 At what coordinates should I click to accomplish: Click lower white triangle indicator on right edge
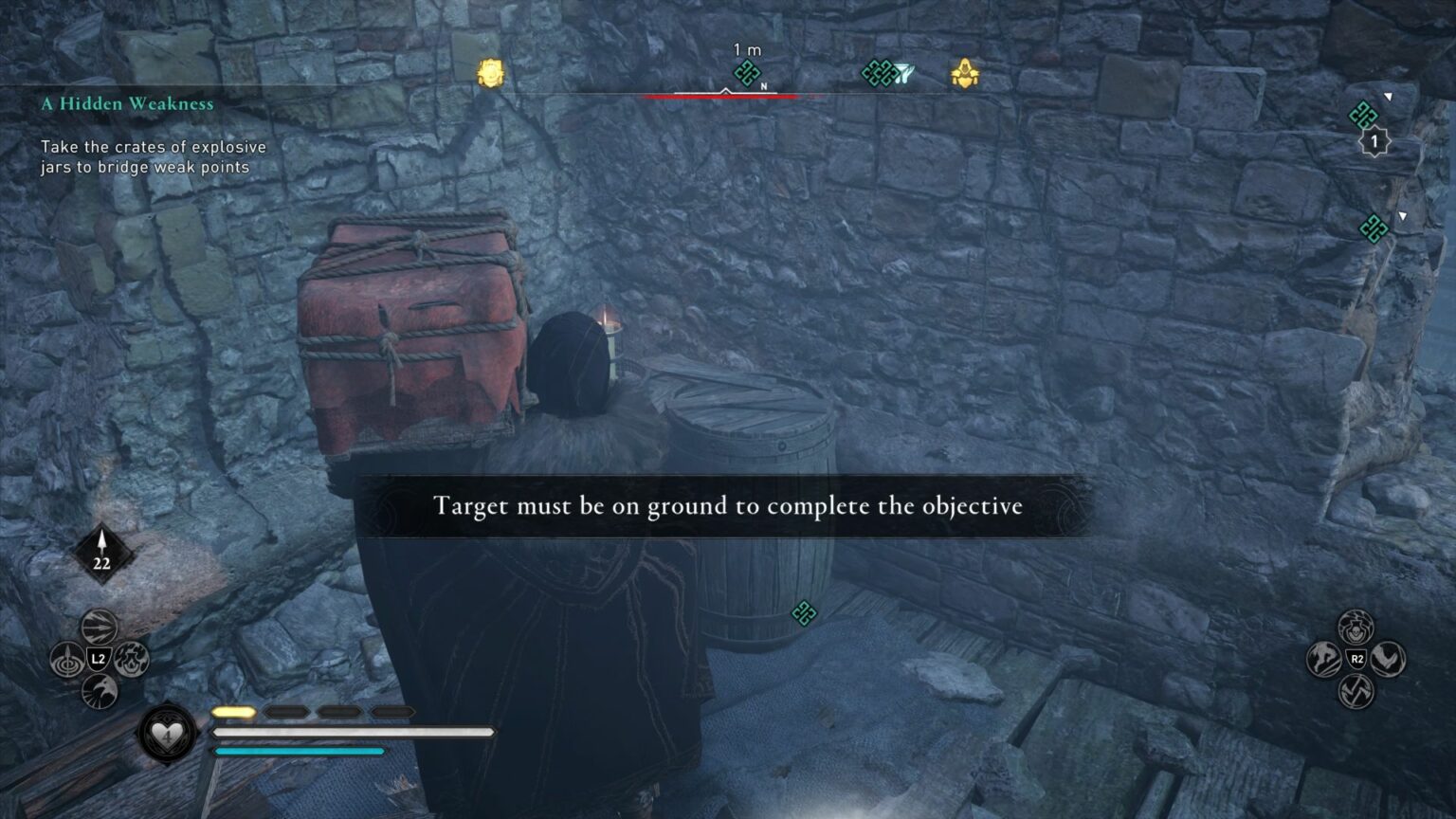coord(1401,215)
